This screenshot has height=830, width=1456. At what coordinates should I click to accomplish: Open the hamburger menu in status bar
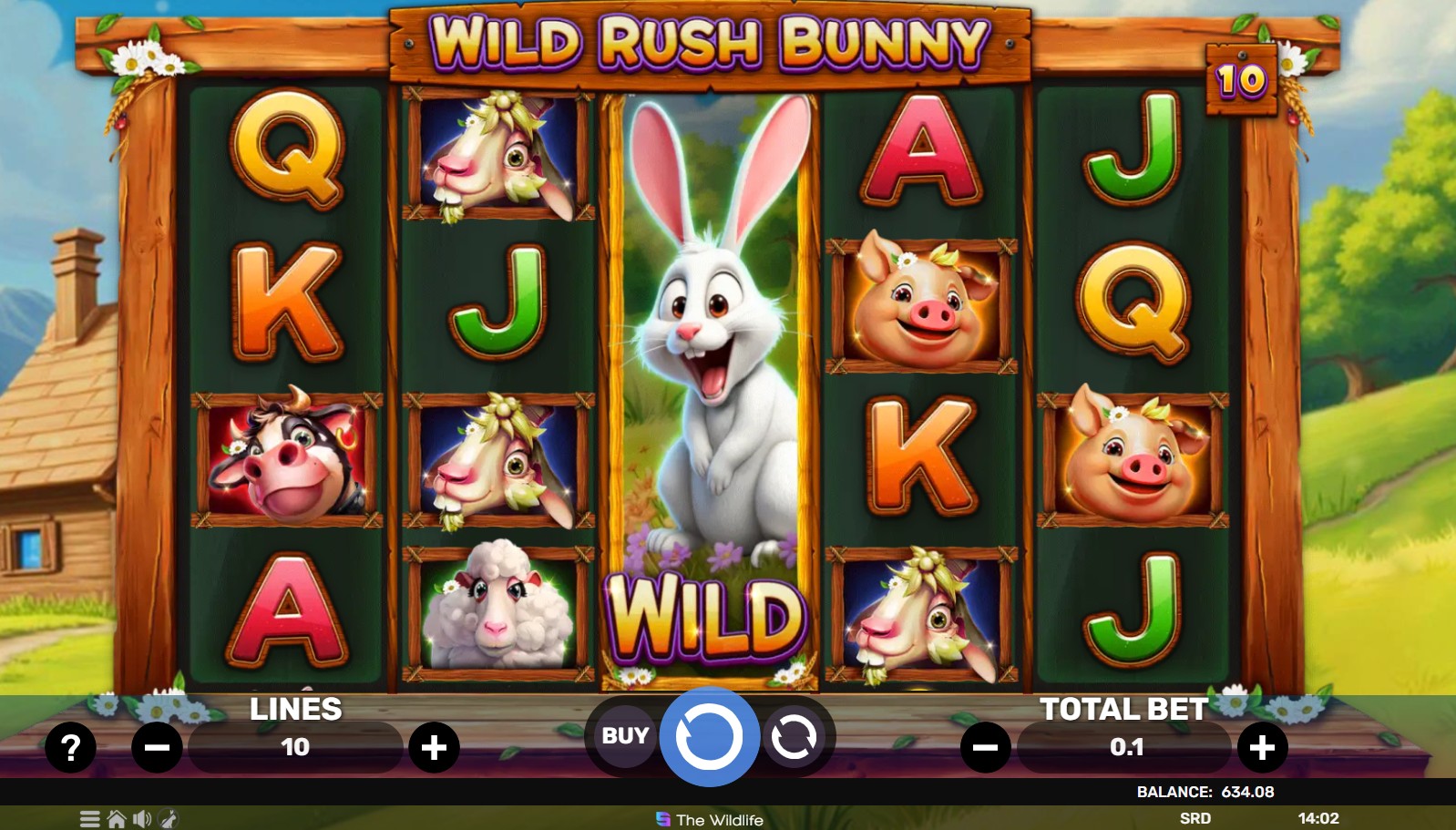(88, 819)
